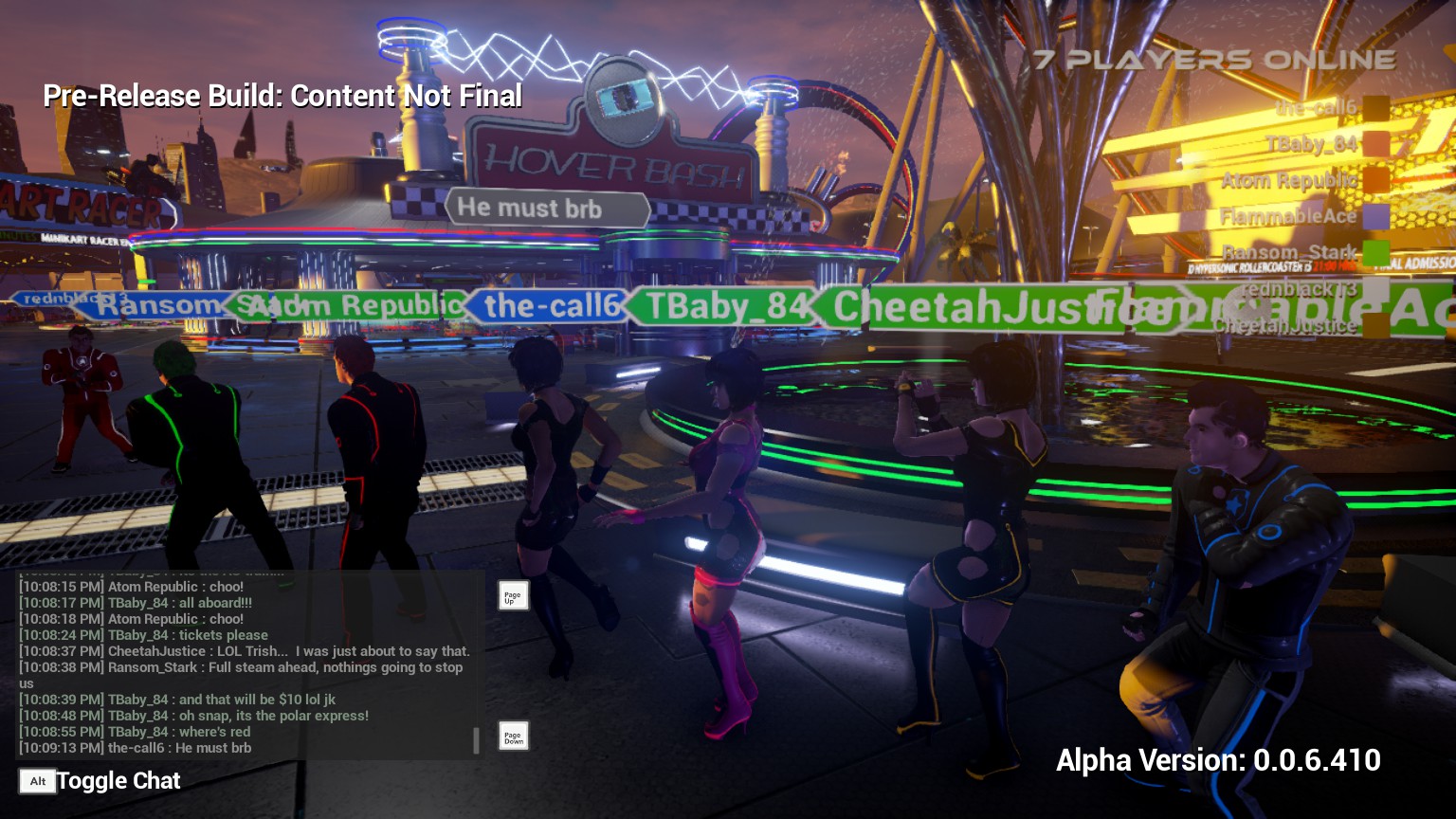Choose rednblack13 from the players online list
The height and width of the screenshot is (819, 1456).
1299,289
